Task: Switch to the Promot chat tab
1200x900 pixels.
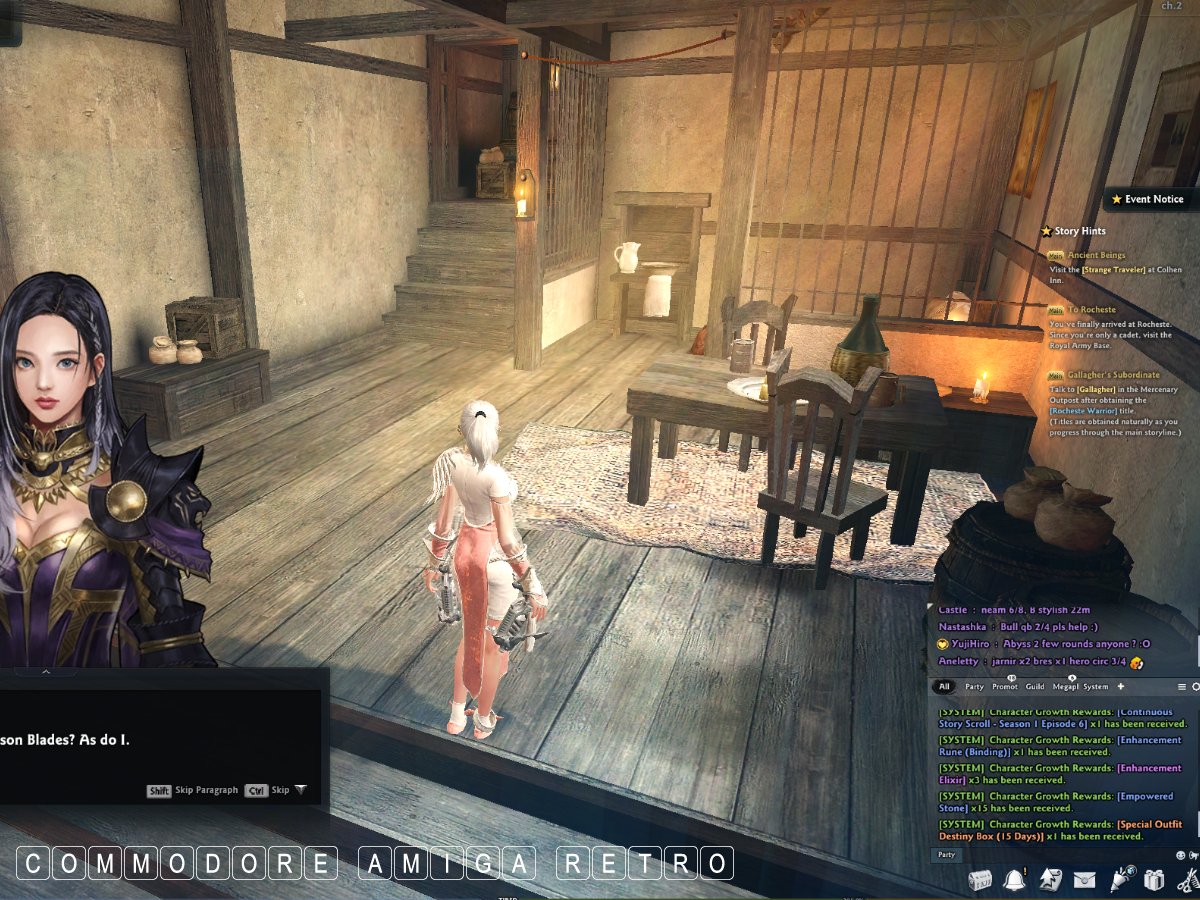Action: pyautogui.click(x=1005, y=687)
